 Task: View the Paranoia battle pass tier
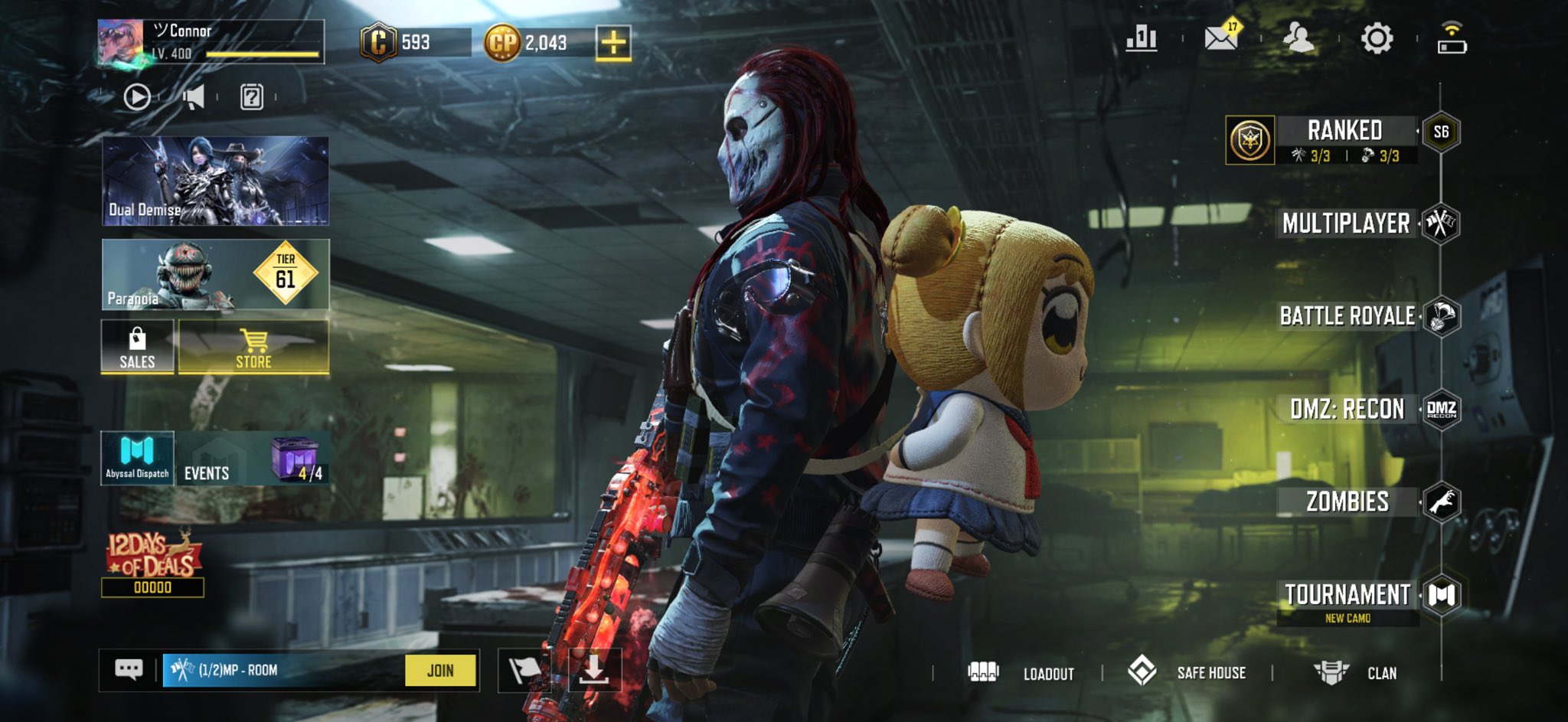[x=215, y=274]
